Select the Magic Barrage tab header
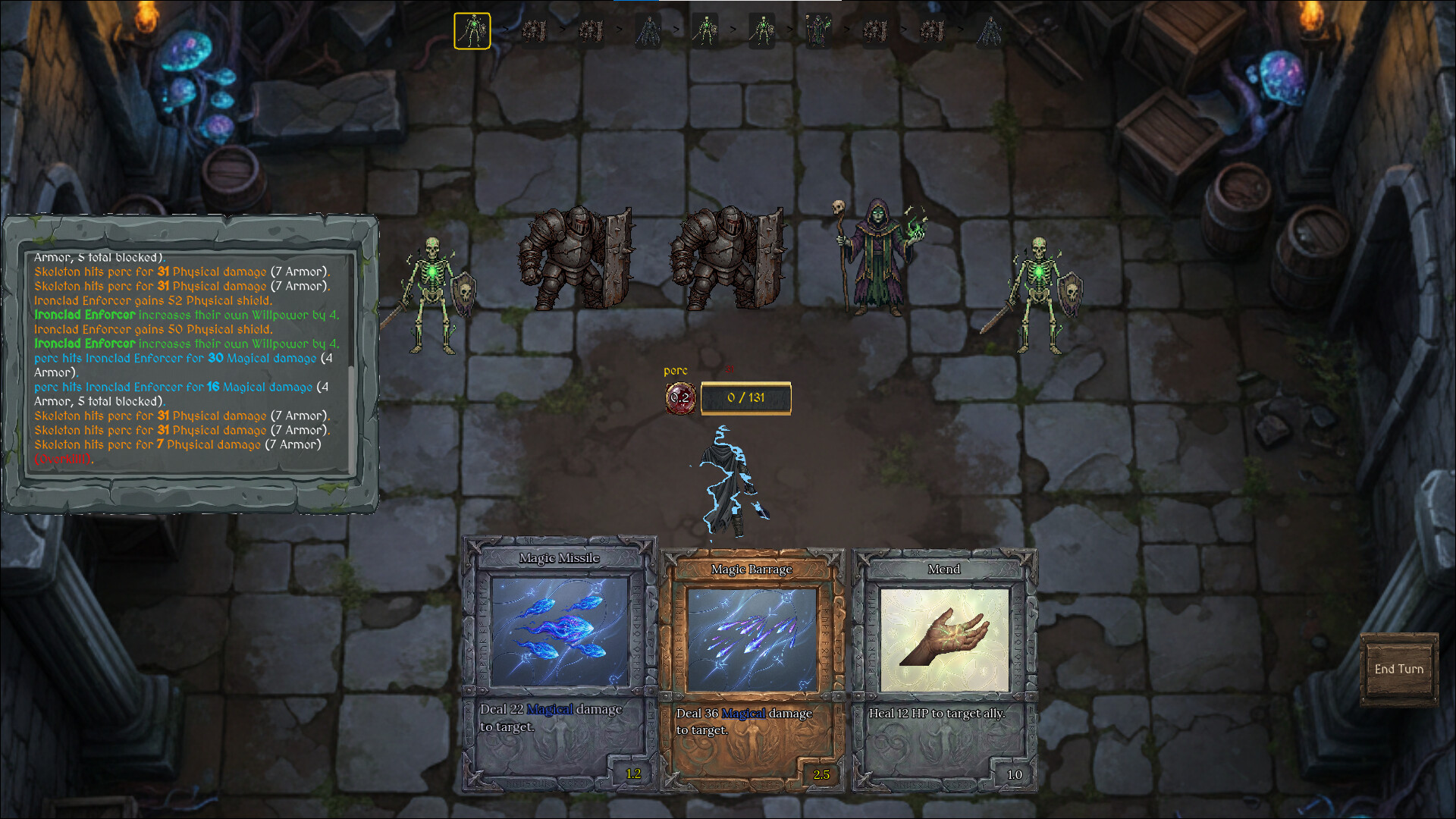1456x819 pixels. click(752, 568)
